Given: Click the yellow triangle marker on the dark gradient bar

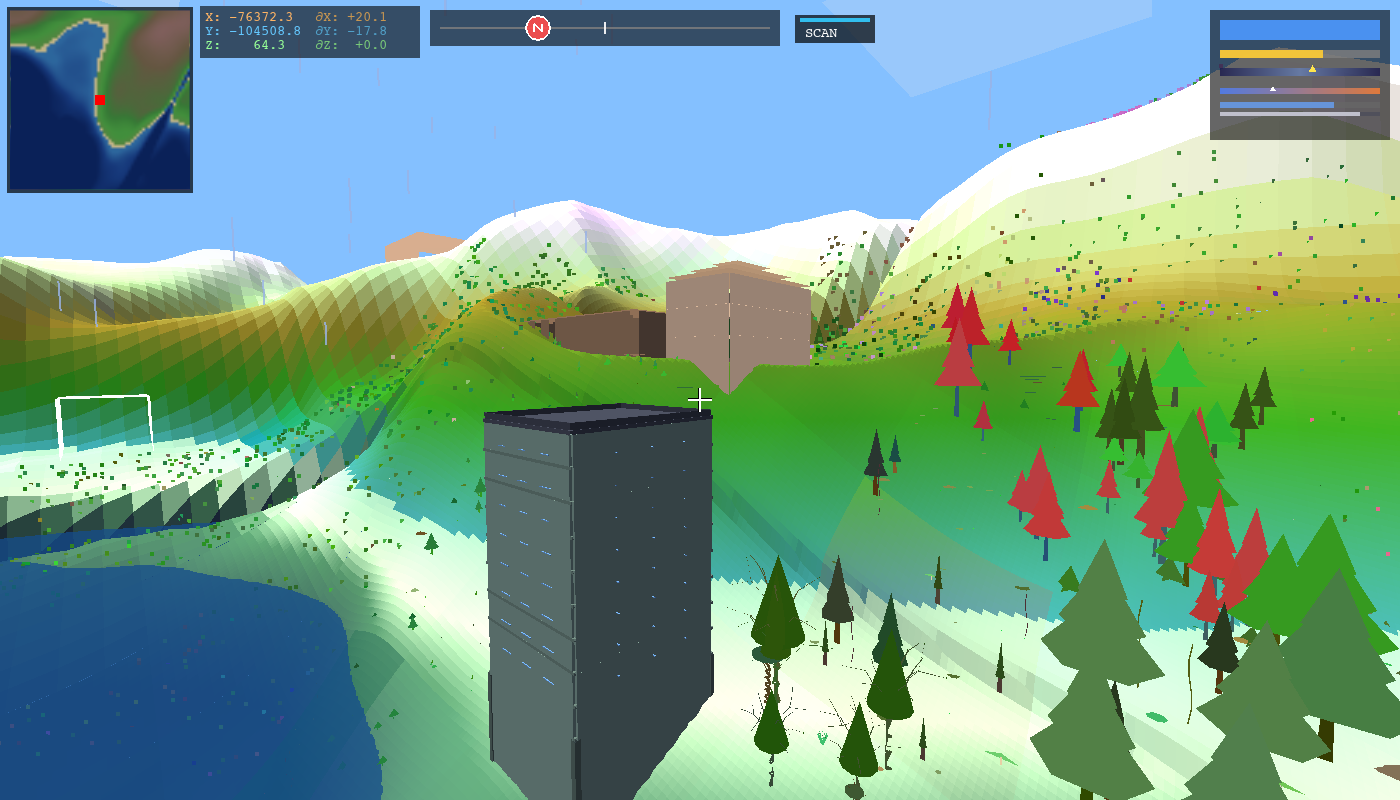Looking at the screenshot, I should [x=1313, y=70].
